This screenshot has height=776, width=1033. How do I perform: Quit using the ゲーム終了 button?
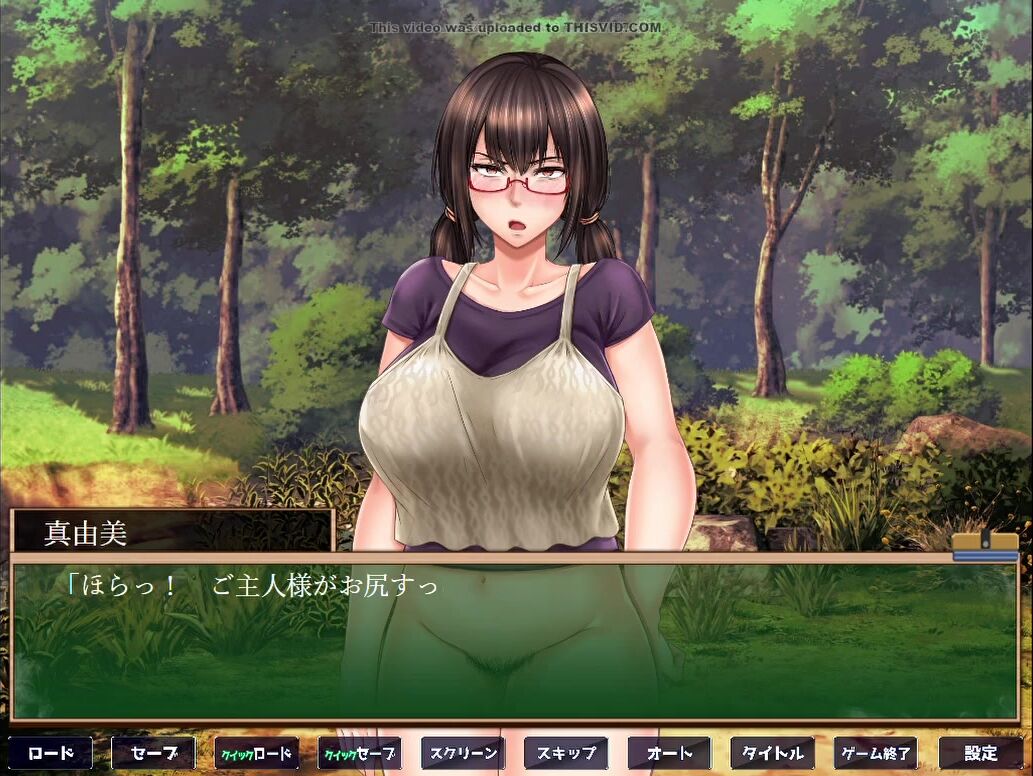[876, 753]
